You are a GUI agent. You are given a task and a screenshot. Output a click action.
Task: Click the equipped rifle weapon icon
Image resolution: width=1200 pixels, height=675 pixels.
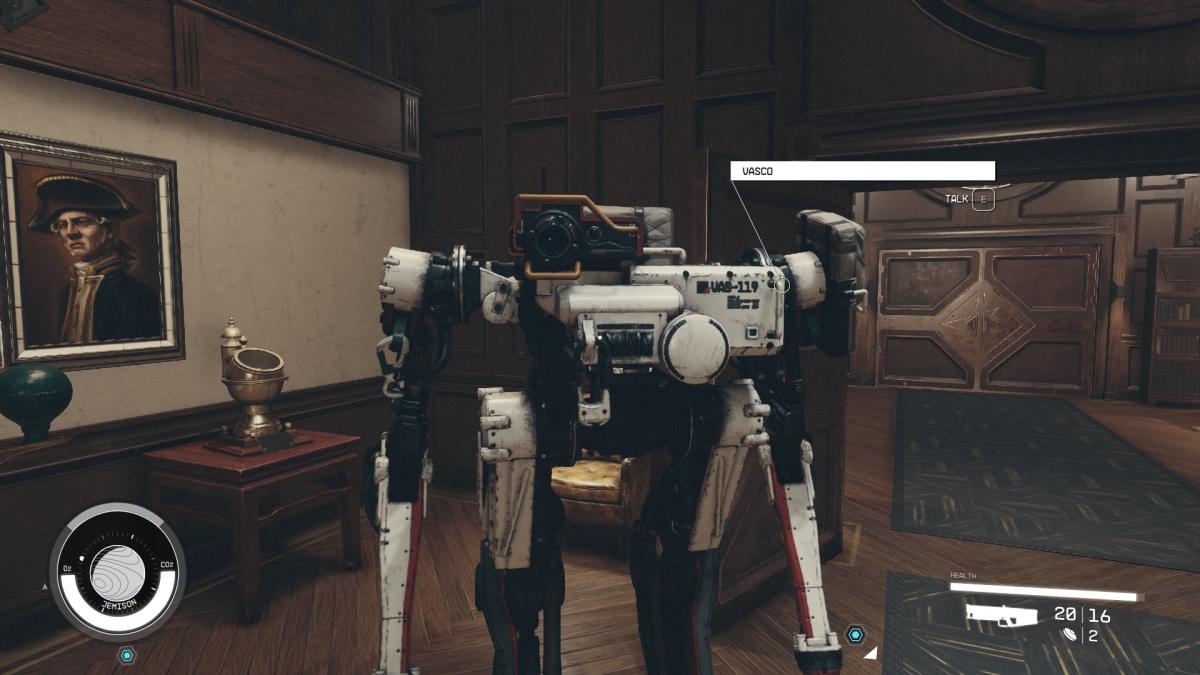[1002, 615]
